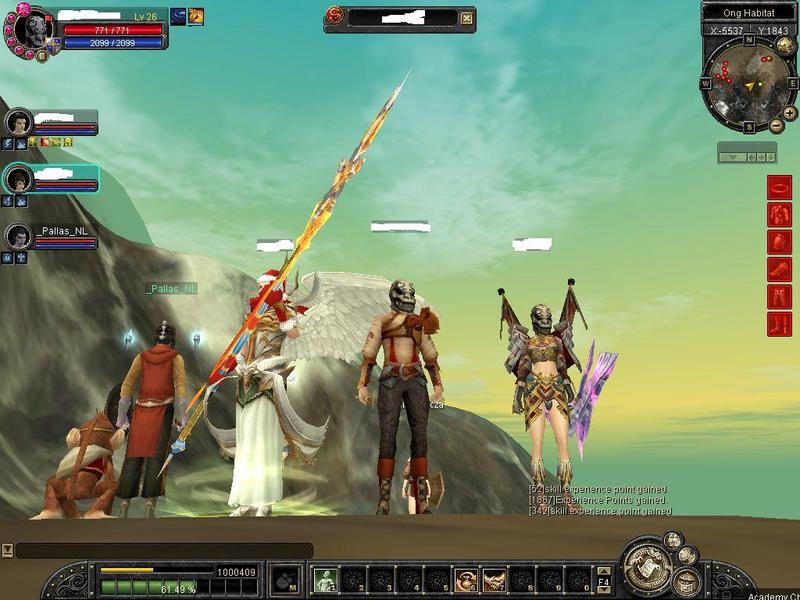The width and height of the screenshot is (800, 600).
Task: Click the orange flame buff icon
Action: [x=196, y=15]
